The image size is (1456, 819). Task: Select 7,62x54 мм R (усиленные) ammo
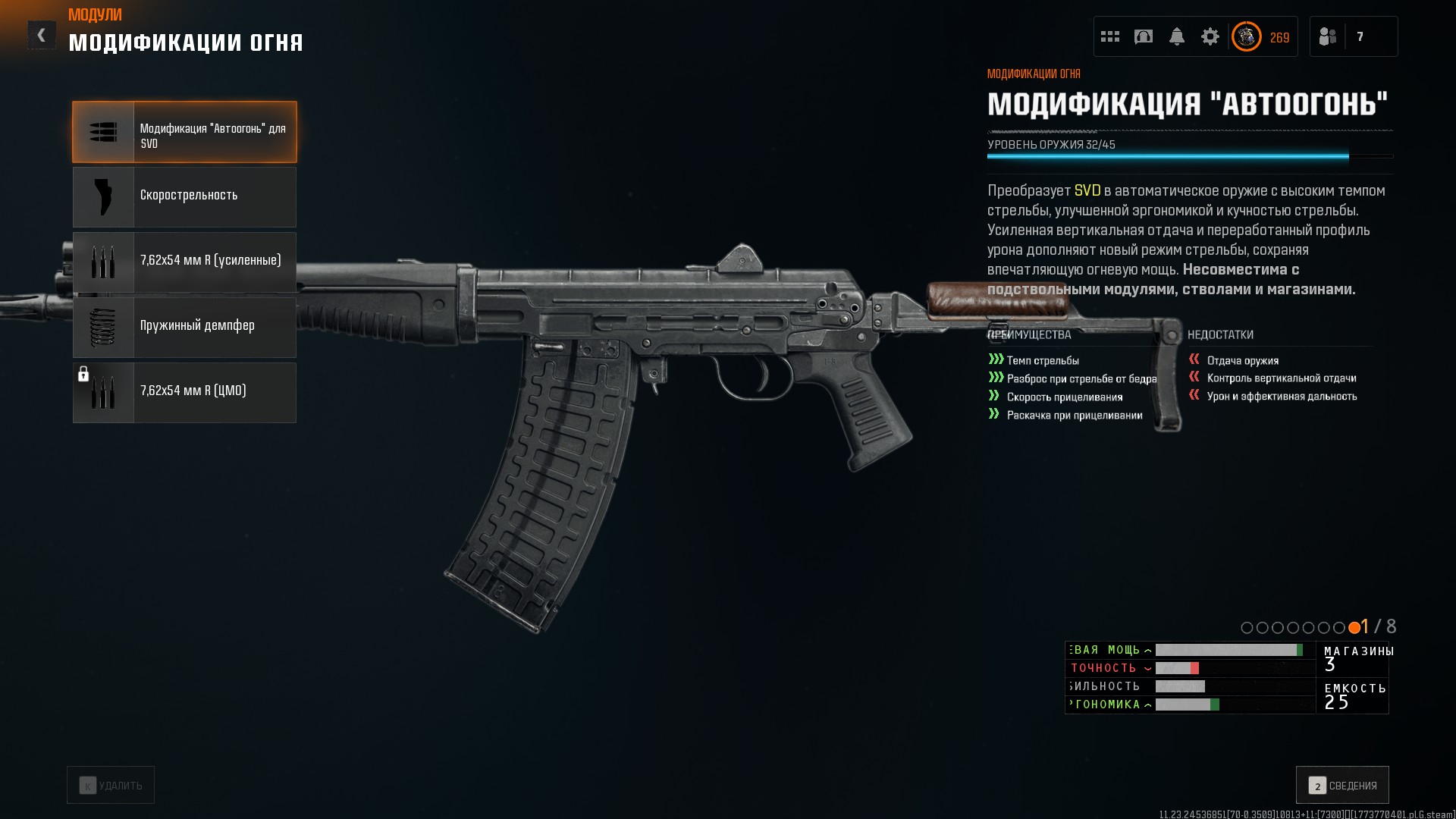184,262
